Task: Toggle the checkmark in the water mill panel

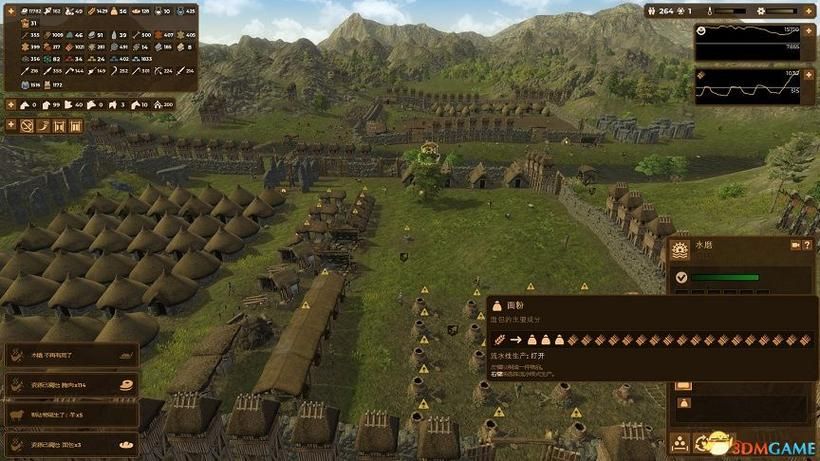Action: (x=681, y=278)
